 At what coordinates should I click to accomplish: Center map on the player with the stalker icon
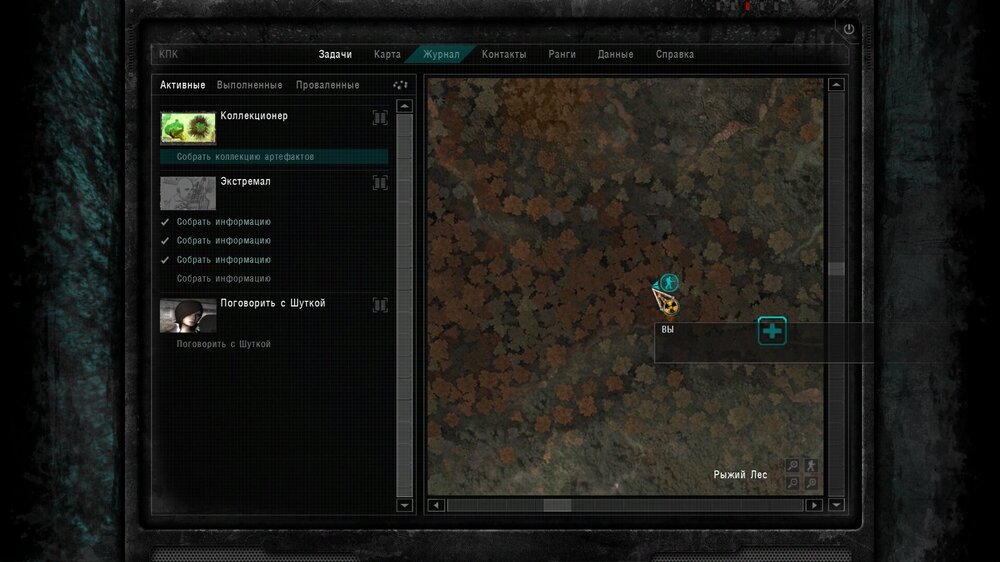(811, 465)
